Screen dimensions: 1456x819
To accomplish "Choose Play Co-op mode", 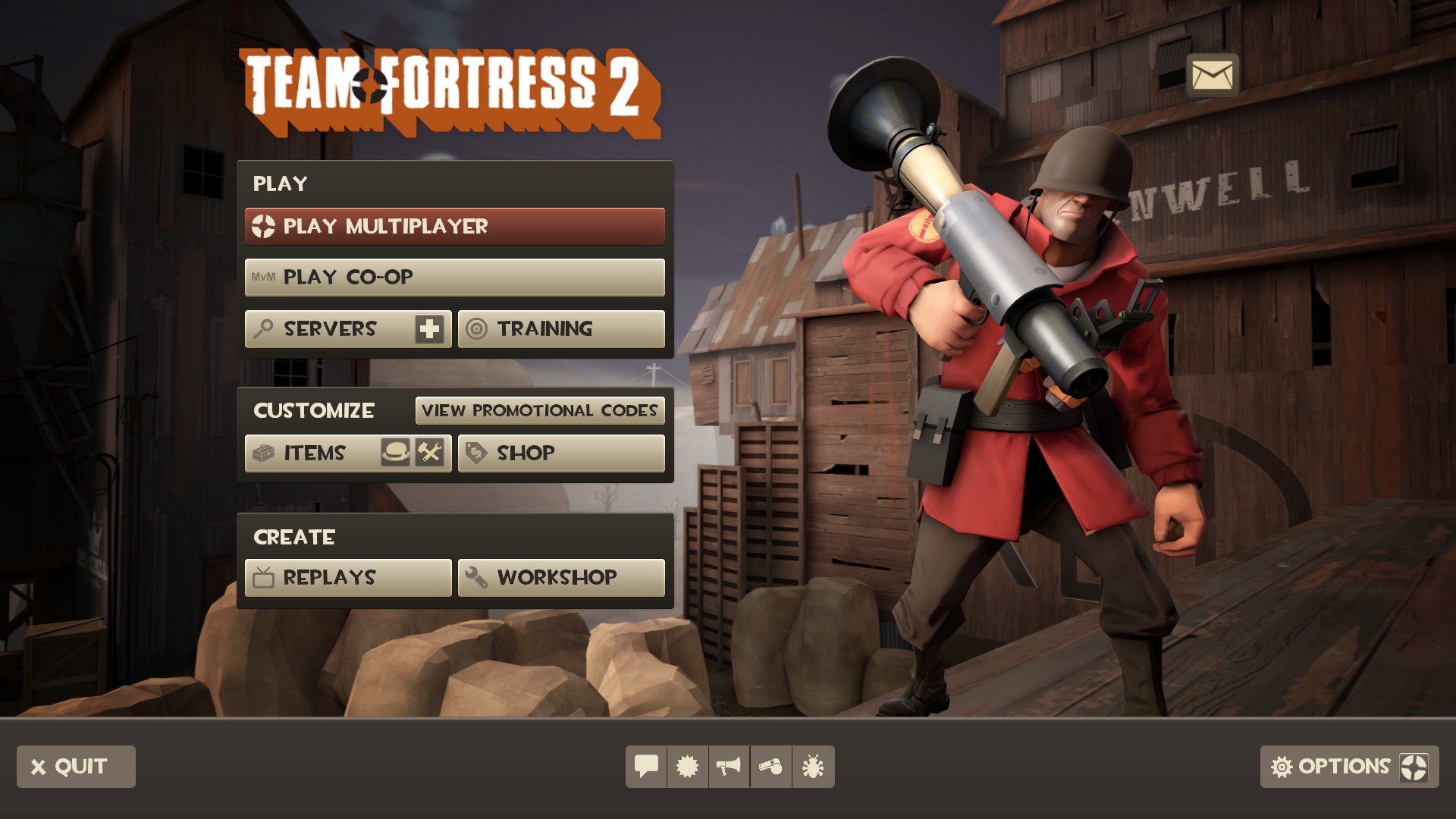I will click(x=453, y=276).
